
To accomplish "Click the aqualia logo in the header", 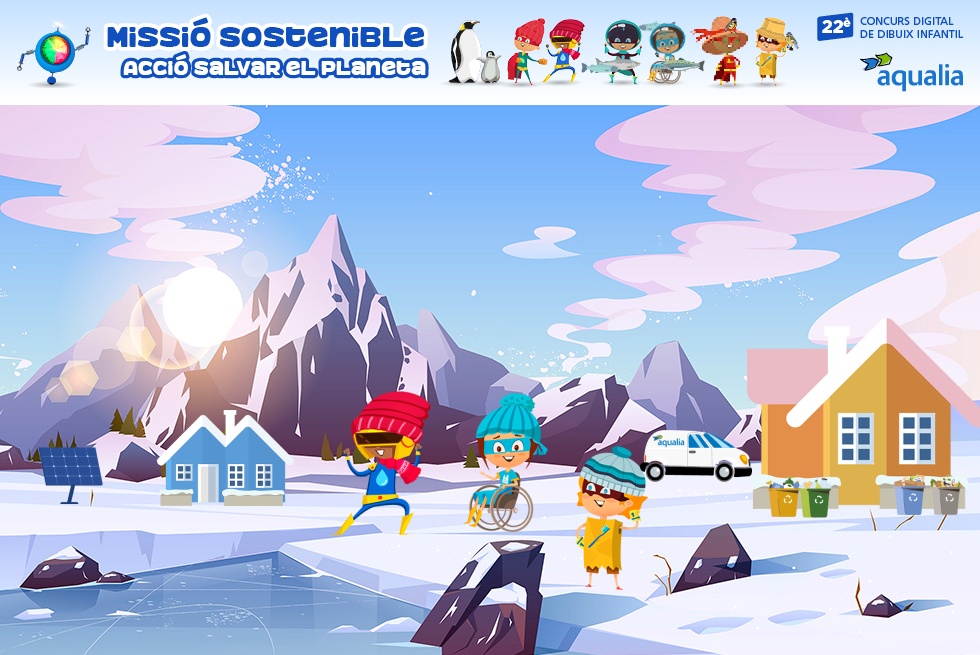I will [x=911, y=71].
